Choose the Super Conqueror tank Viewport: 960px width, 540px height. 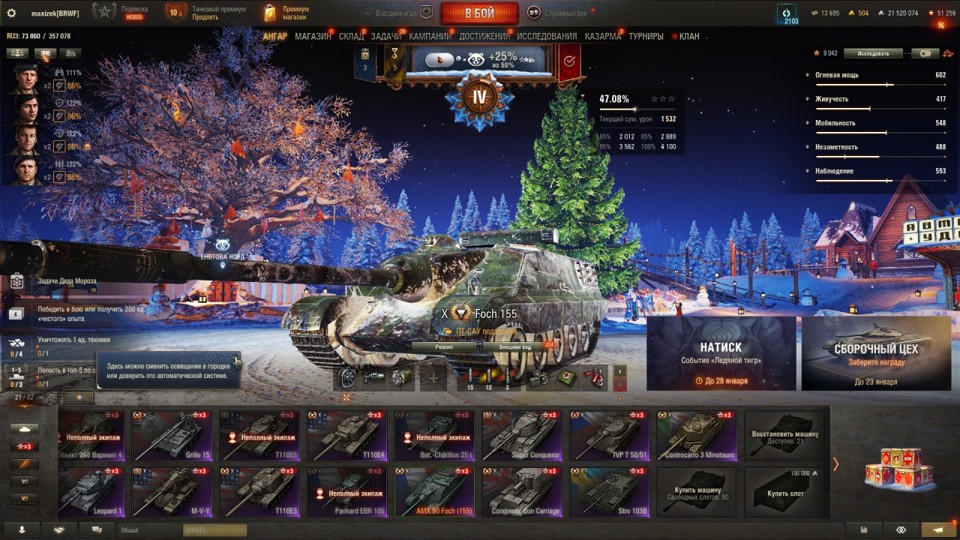(x=523, y=435)
